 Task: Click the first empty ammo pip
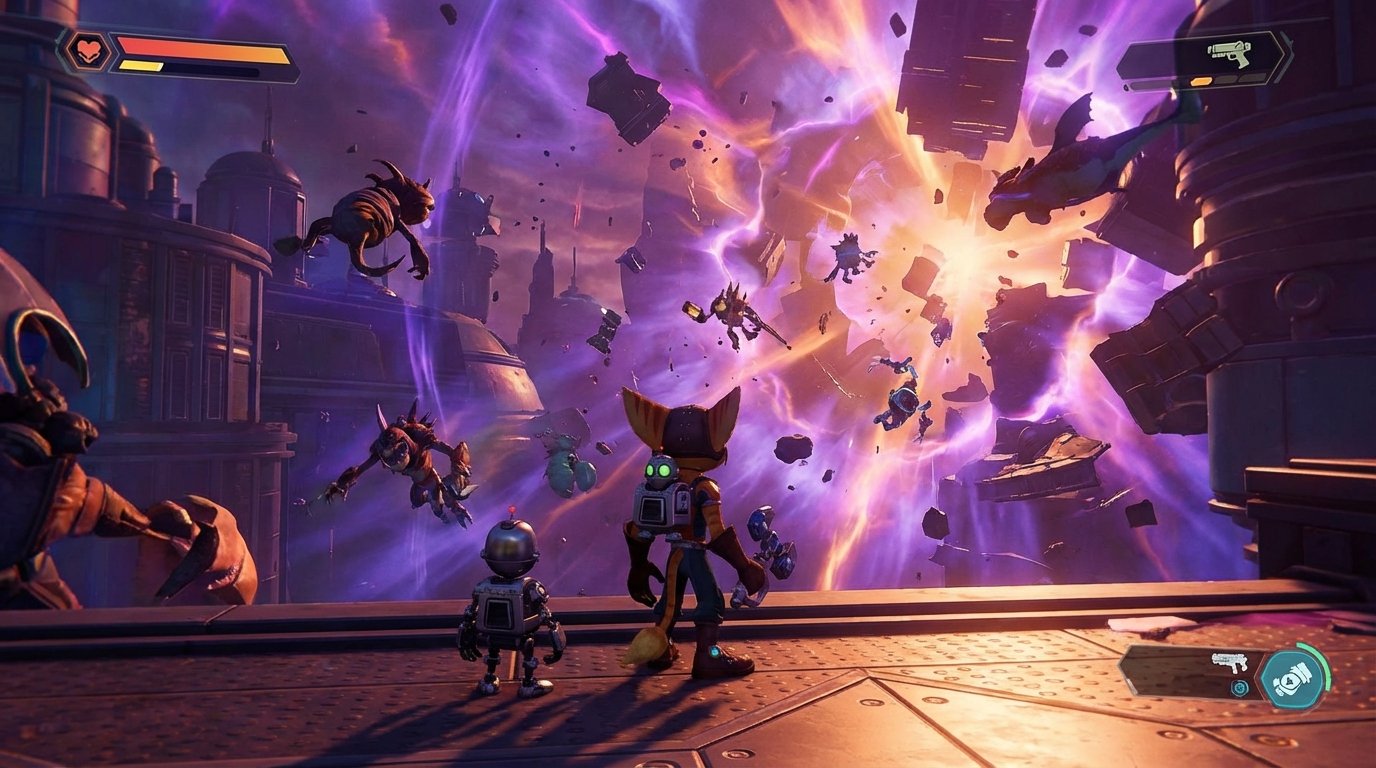pyautogui.click(x=1225, y=79)
